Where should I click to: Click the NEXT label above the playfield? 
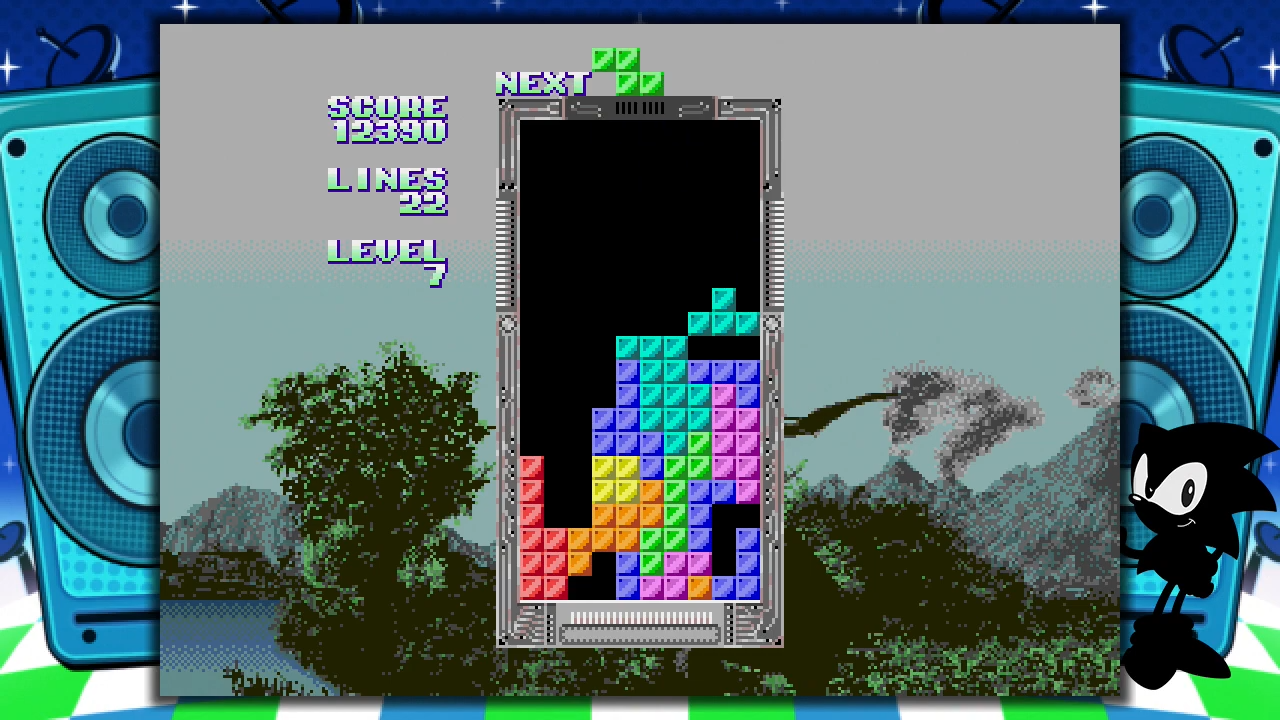[543, 84]
